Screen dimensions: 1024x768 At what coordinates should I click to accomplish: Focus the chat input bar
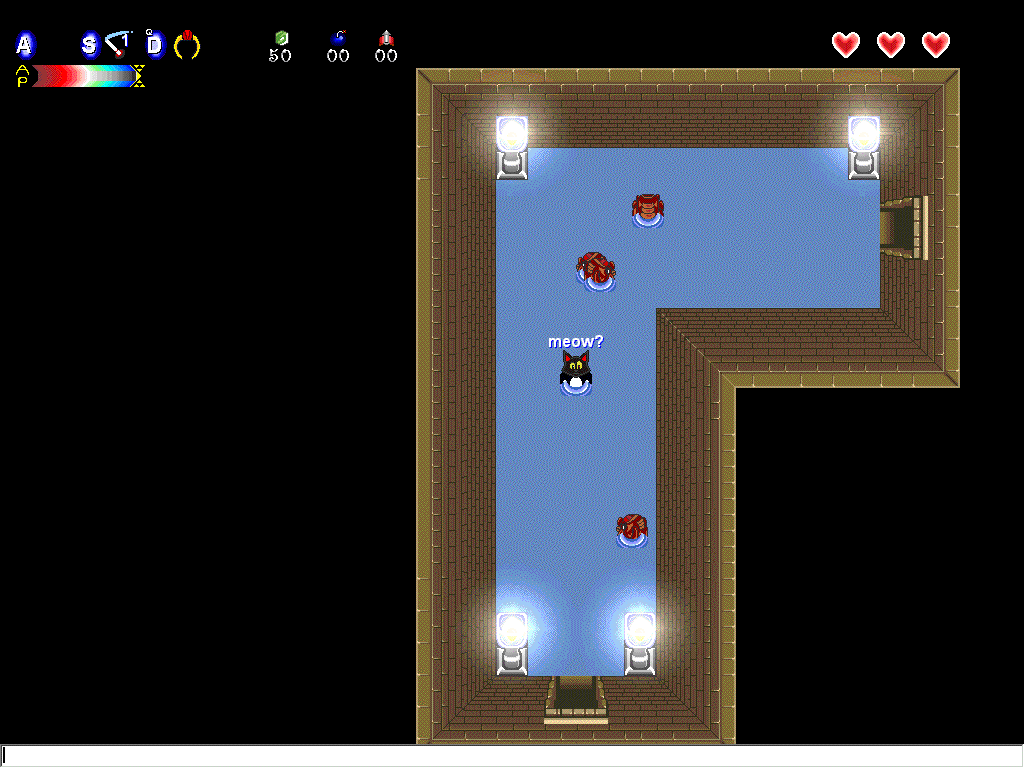[512, 756]
